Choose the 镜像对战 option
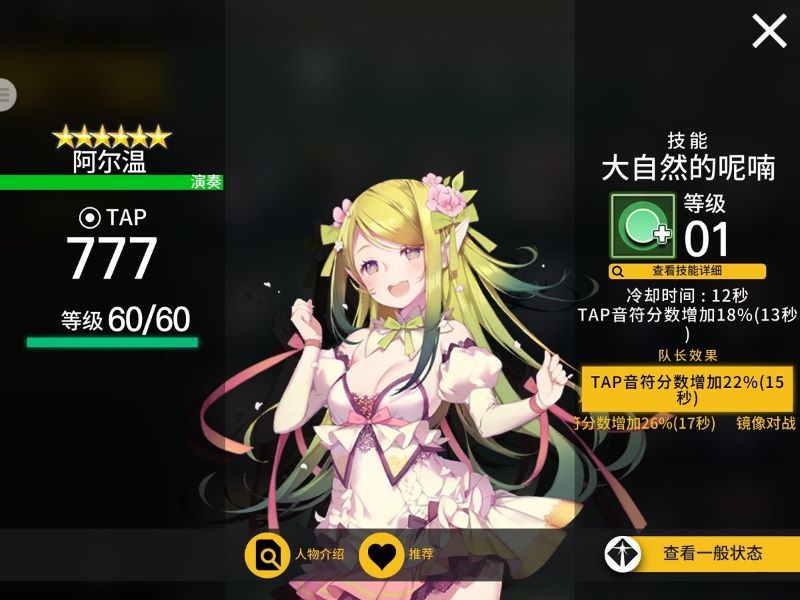 [766, 423]
